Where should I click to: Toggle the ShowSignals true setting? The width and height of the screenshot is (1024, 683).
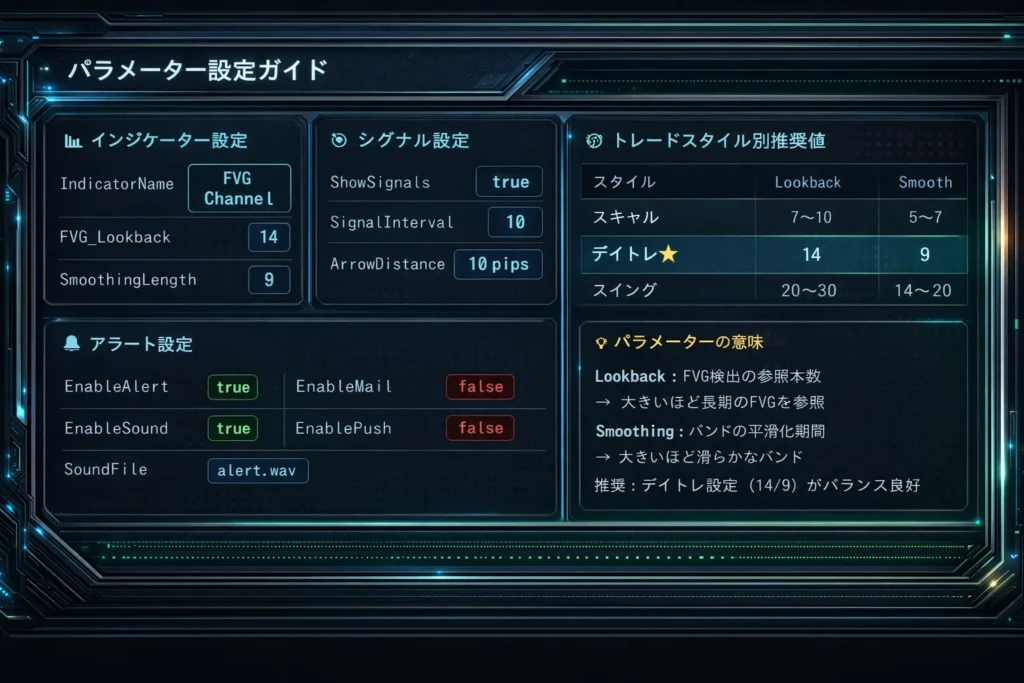(510, 182)
